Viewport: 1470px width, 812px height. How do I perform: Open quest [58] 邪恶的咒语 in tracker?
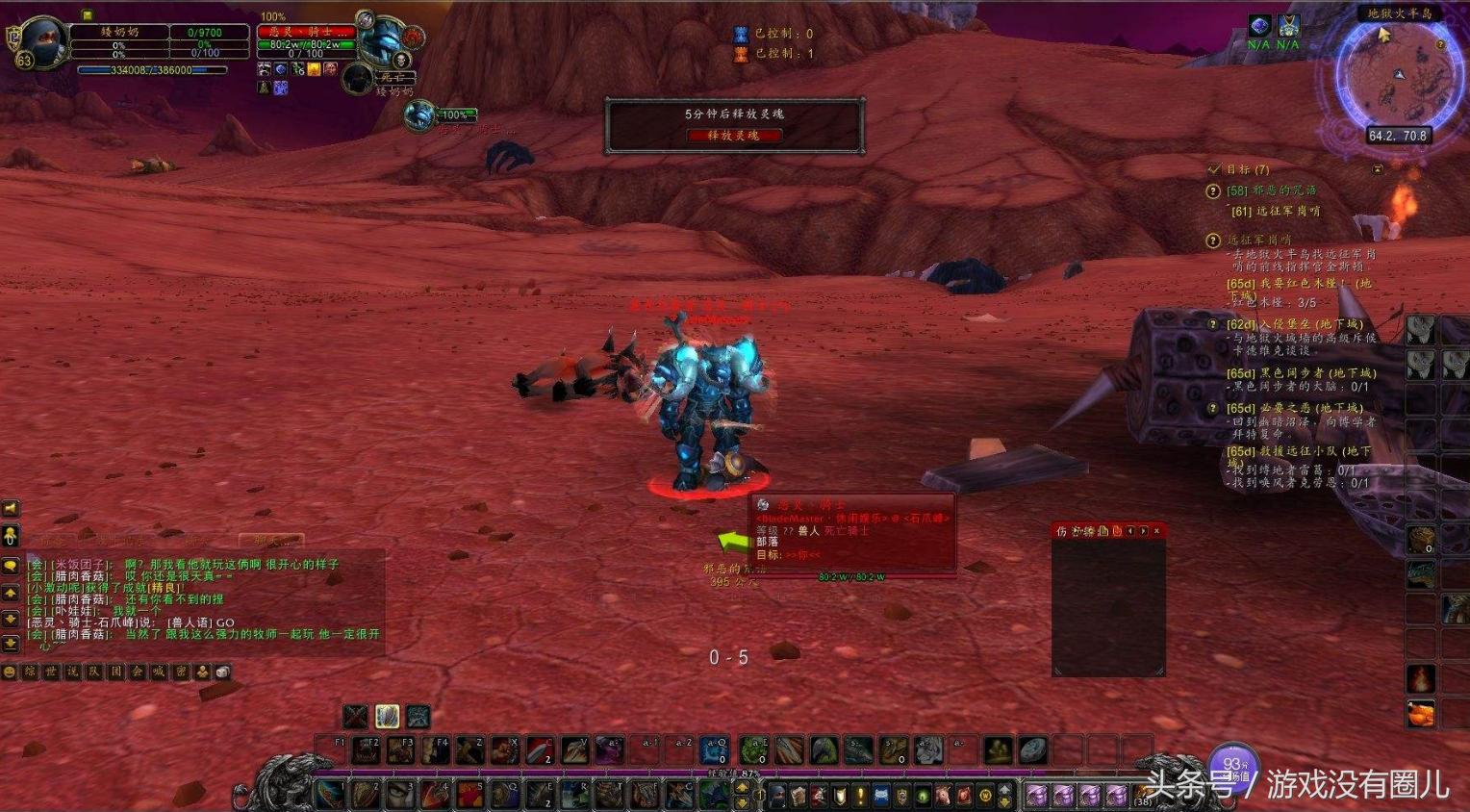click(x=1271, y=190)
